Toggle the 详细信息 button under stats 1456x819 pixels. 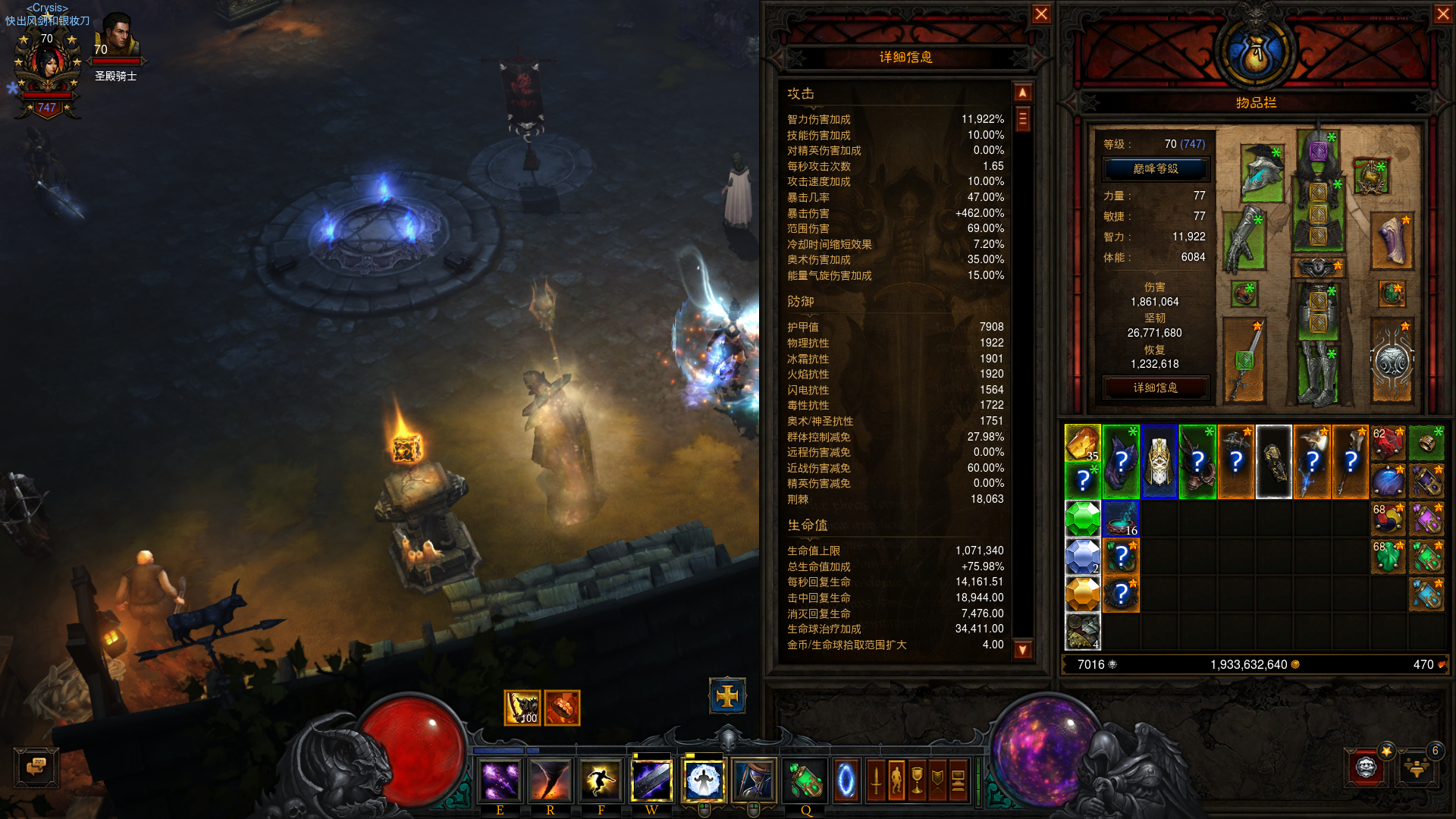click(1155, 388)
